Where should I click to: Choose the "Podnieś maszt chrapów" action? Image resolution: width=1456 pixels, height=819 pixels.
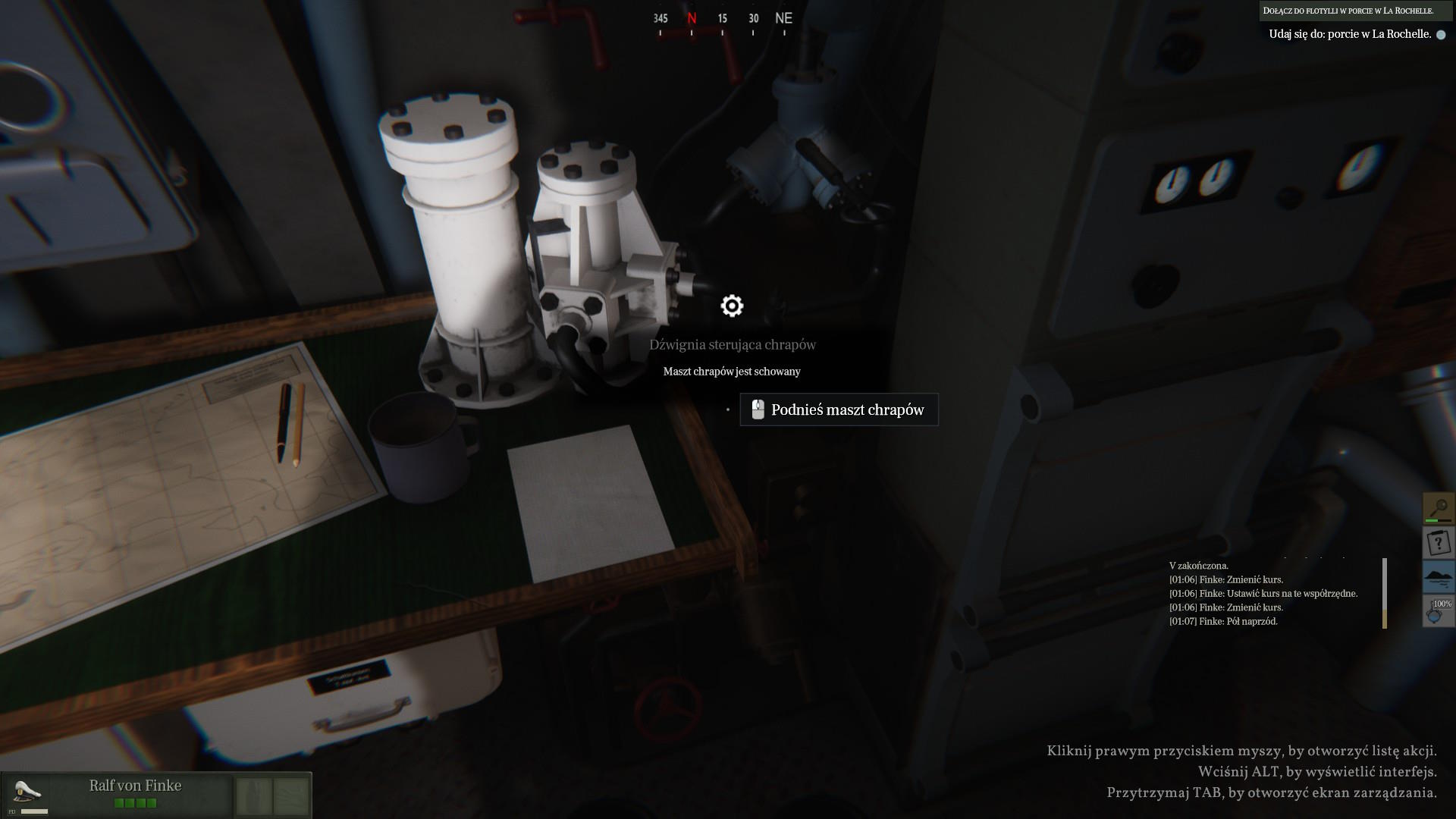click(839, 409)
